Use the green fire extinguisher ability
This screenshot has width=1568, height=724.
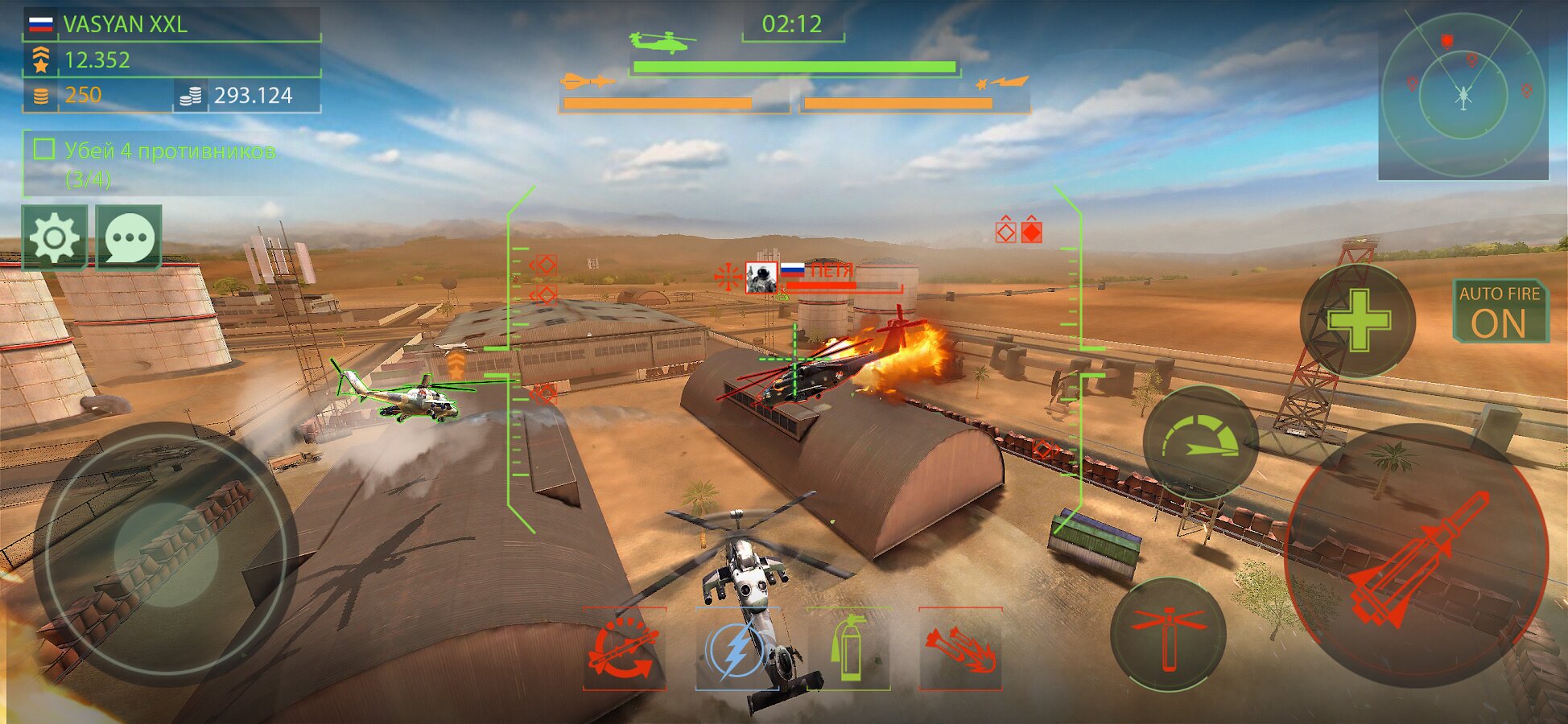pos(848,649)
